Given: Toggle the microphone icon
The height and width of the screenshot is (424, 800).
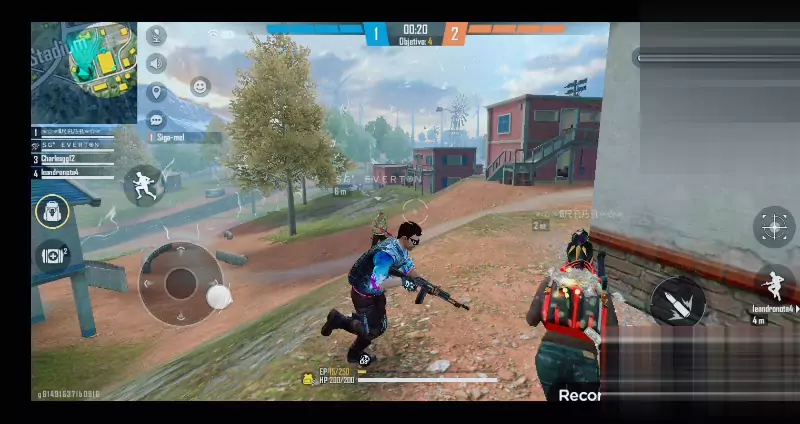Looking at the screenshot, I should [155, 35].
